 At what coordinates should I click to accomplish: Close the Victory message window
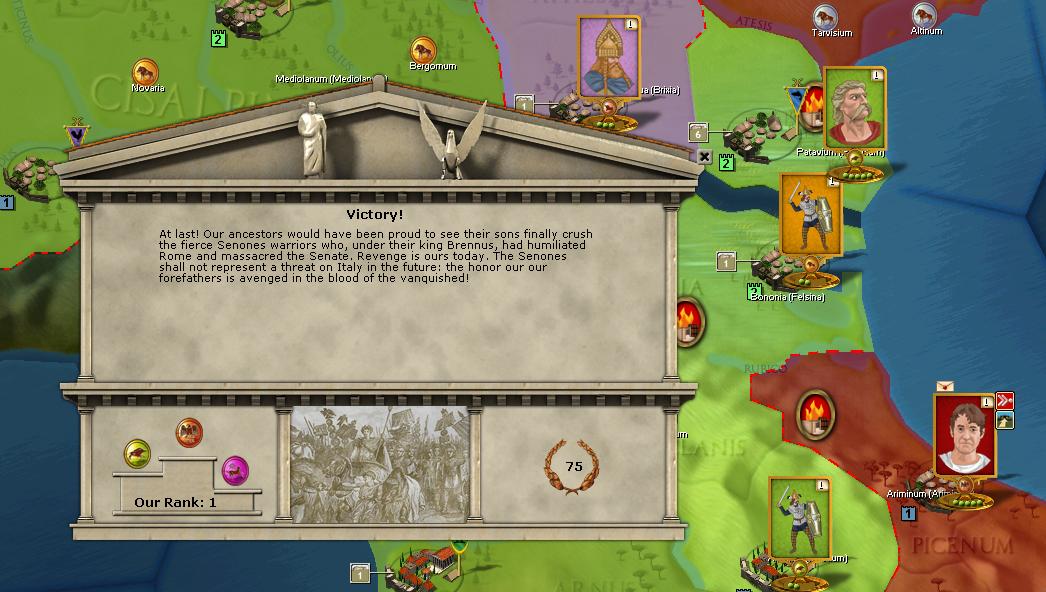pos(704,157)
